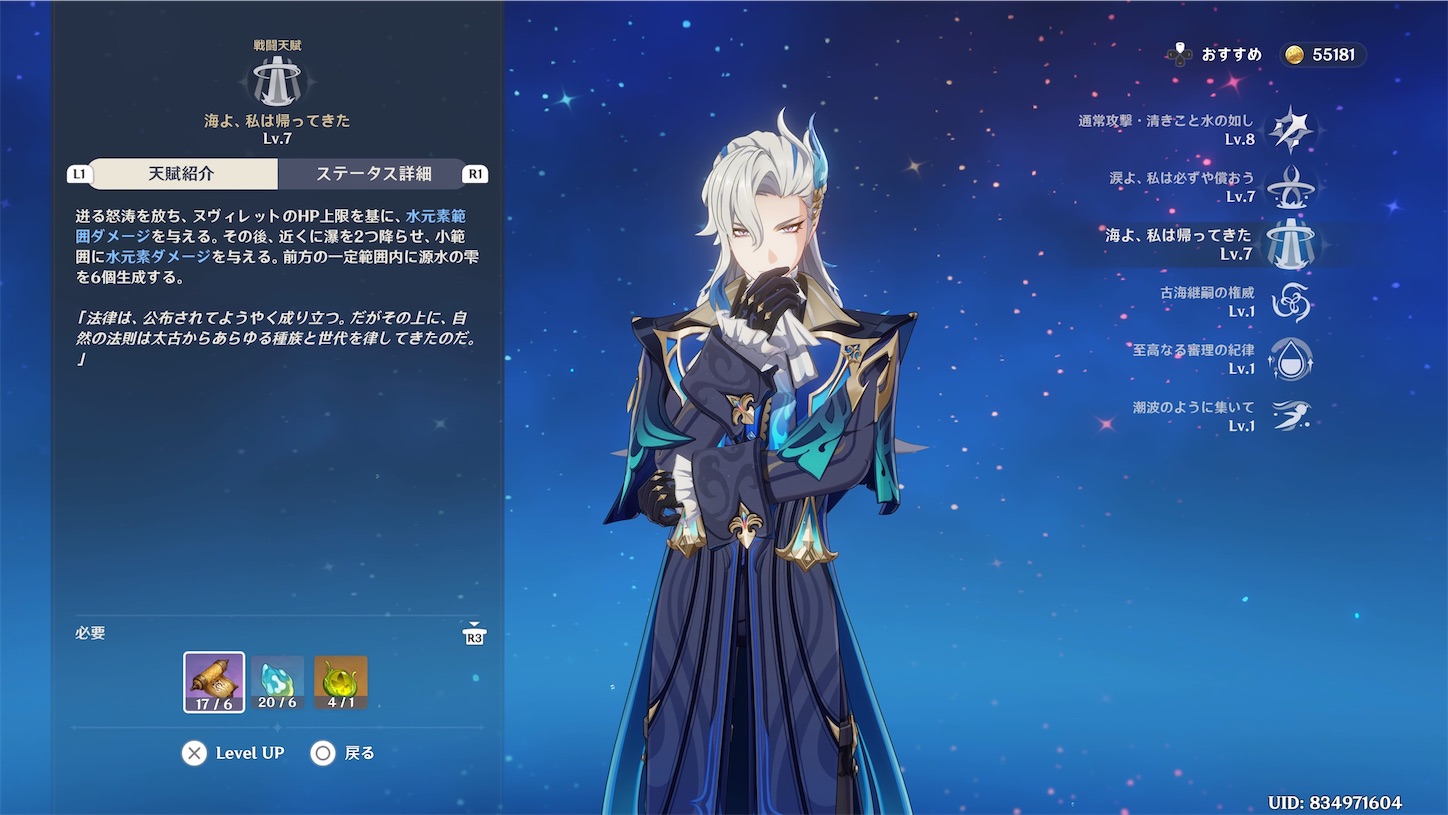Click the green material showing 4/1
The height and width of the screenshot is (815, 1448).
click(x=340, y=681)
